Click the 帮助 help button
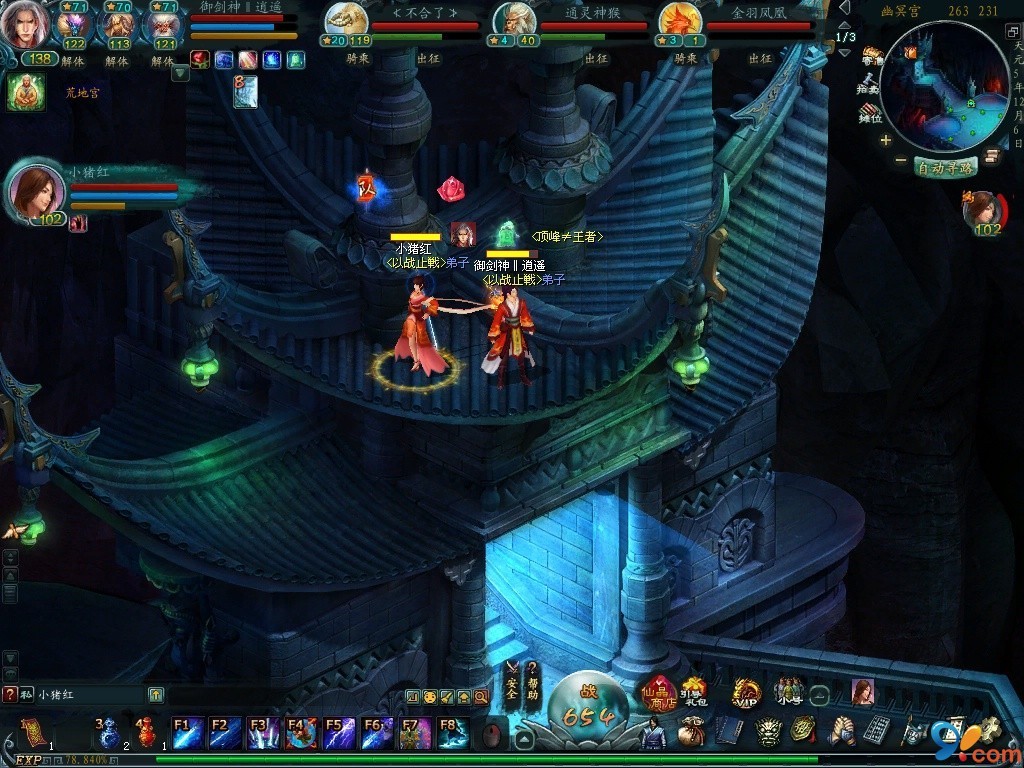The image size is (1024, 768). (533, 681)
